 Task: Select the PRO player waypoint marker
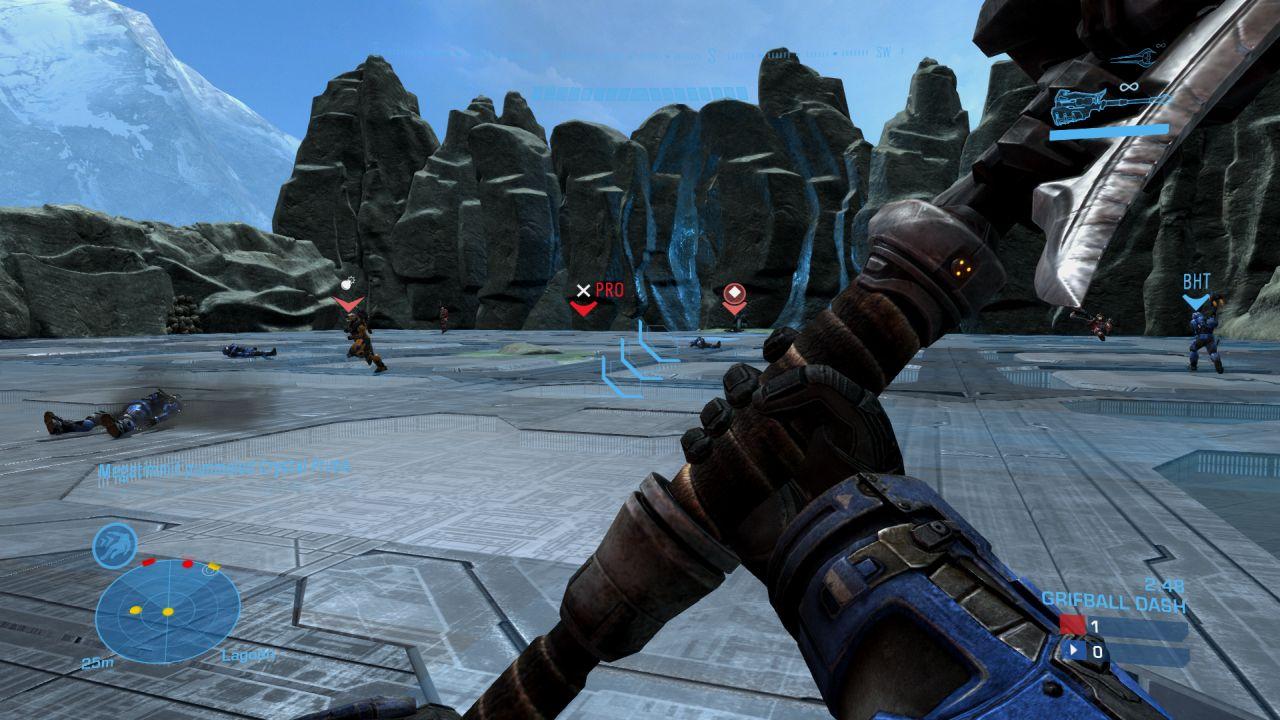tap(585, 297)
